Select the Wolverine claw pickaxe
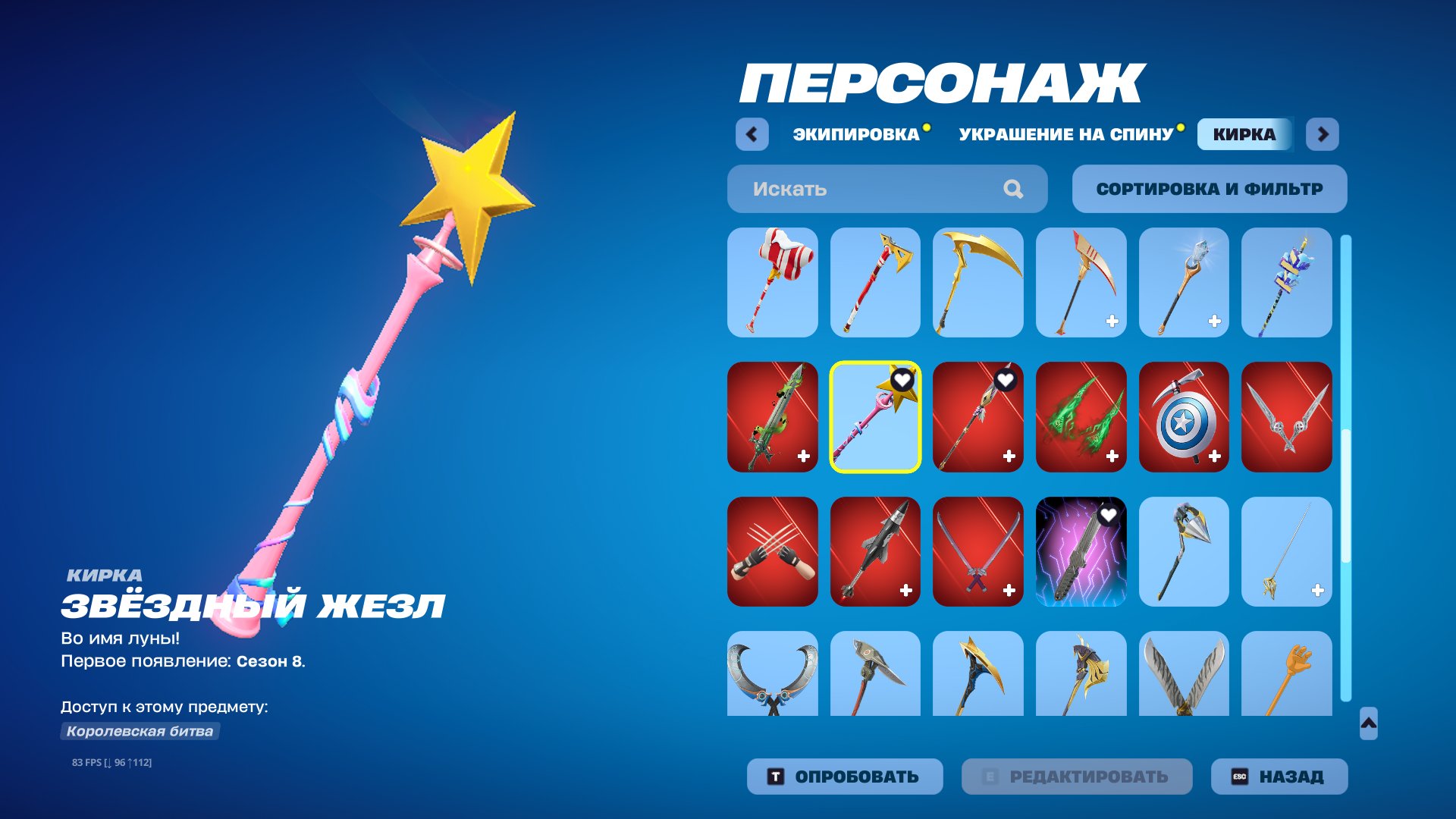Screen dimensions: 1456x819 (x=772, y=551)
